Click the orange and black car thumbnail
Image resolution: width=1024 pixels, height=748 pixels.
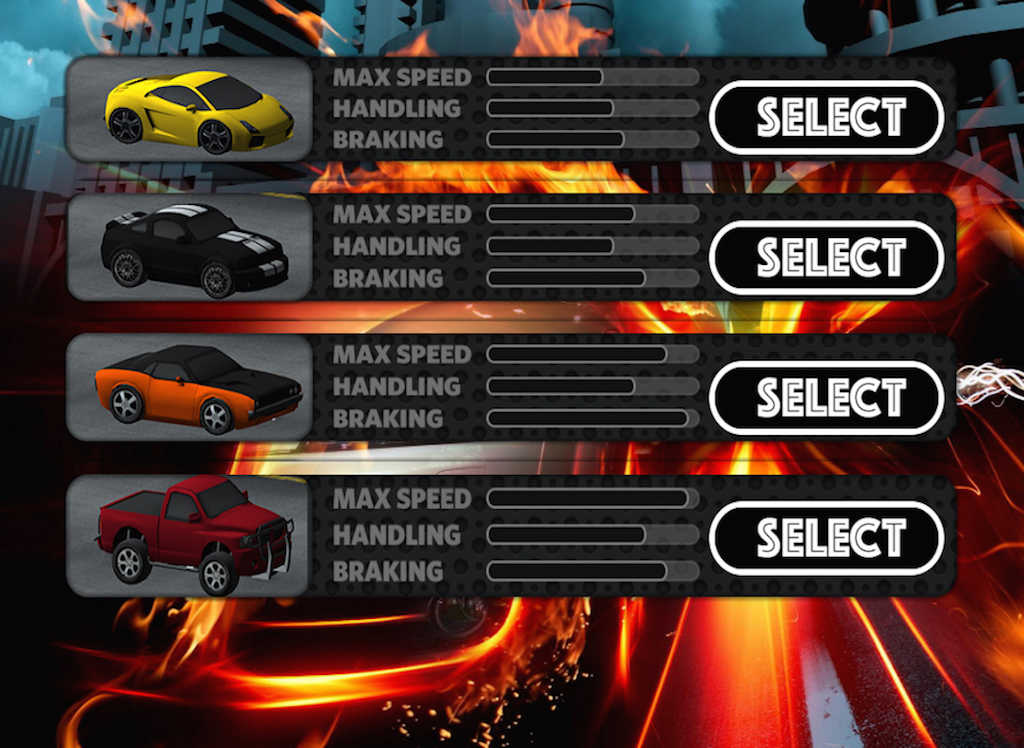[190, 388]
